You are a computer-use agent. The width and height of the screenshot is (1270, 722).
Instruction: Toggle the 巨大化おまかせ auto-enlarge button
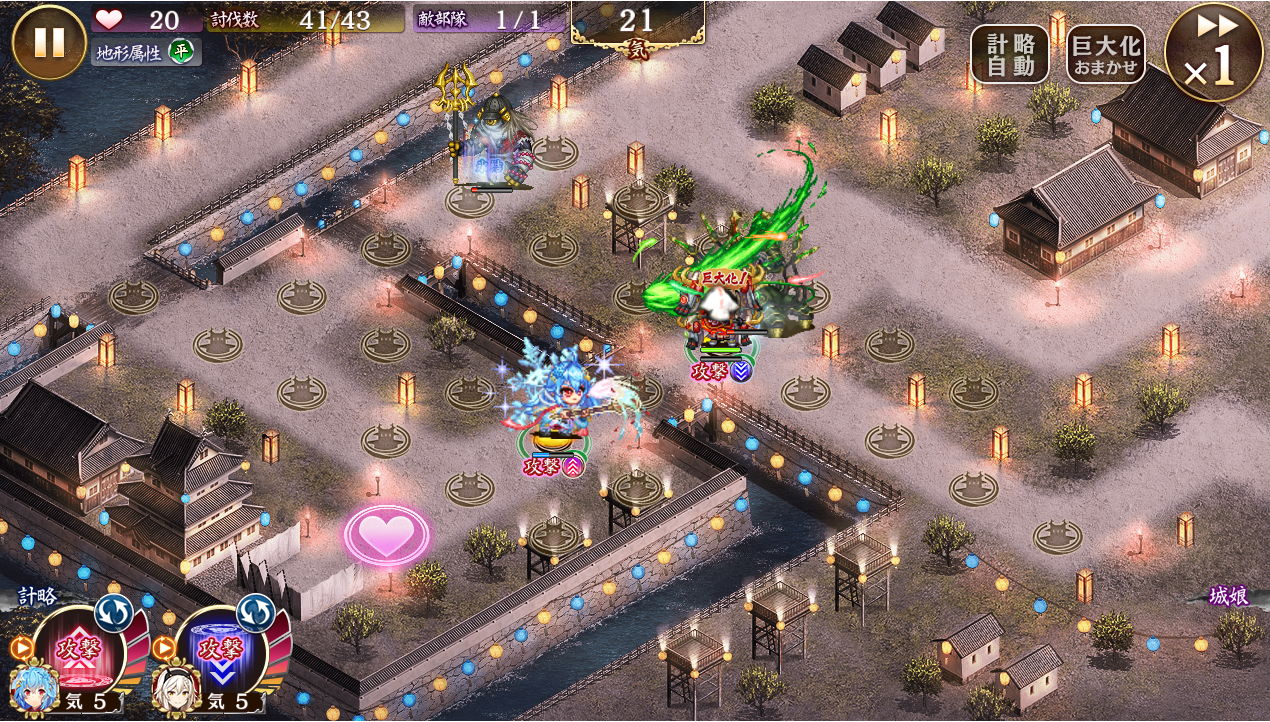coord(1105,53)
